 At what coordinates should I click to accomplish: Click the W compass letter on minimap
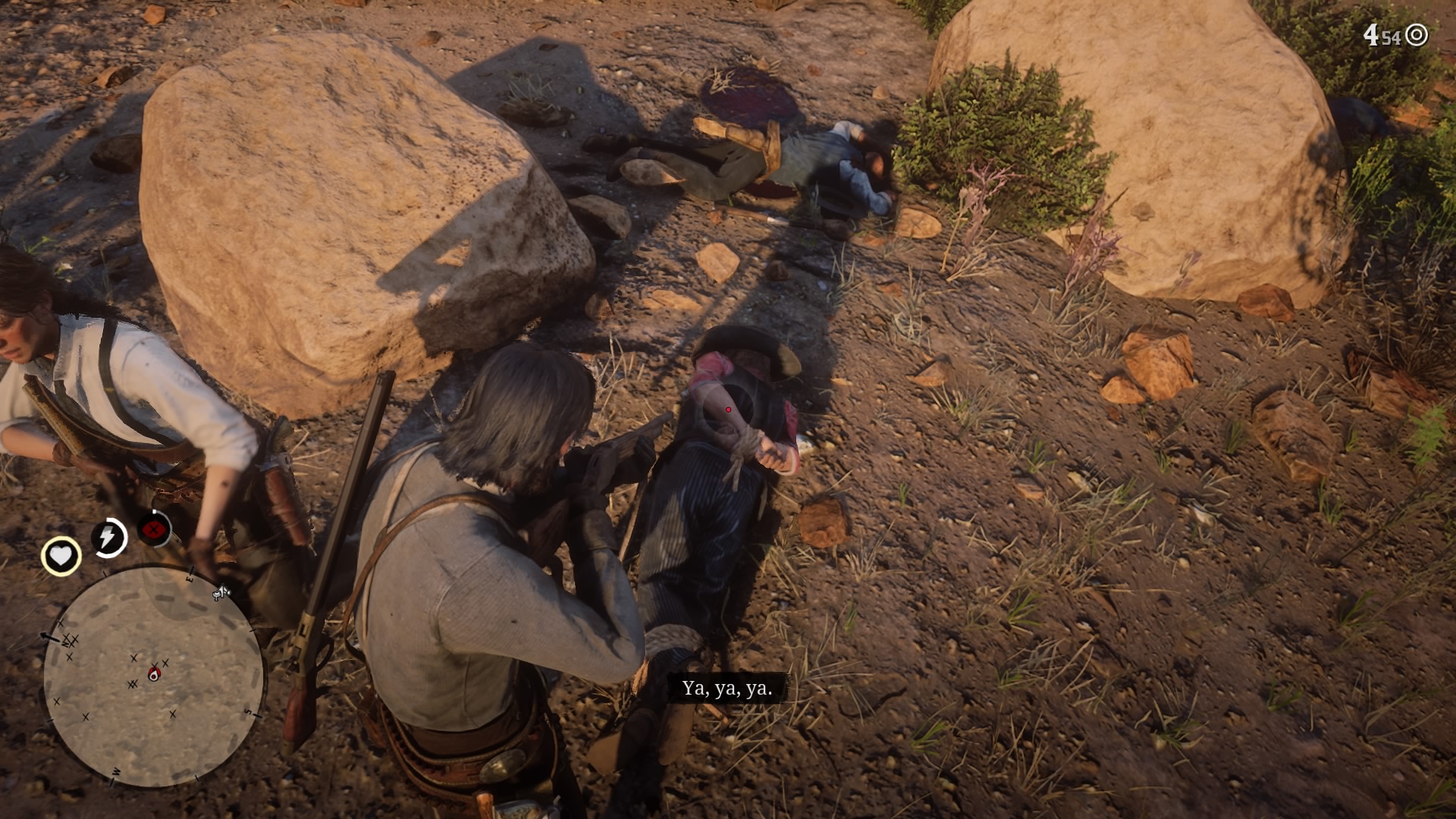pyautogui.click(x=116, y=770)
